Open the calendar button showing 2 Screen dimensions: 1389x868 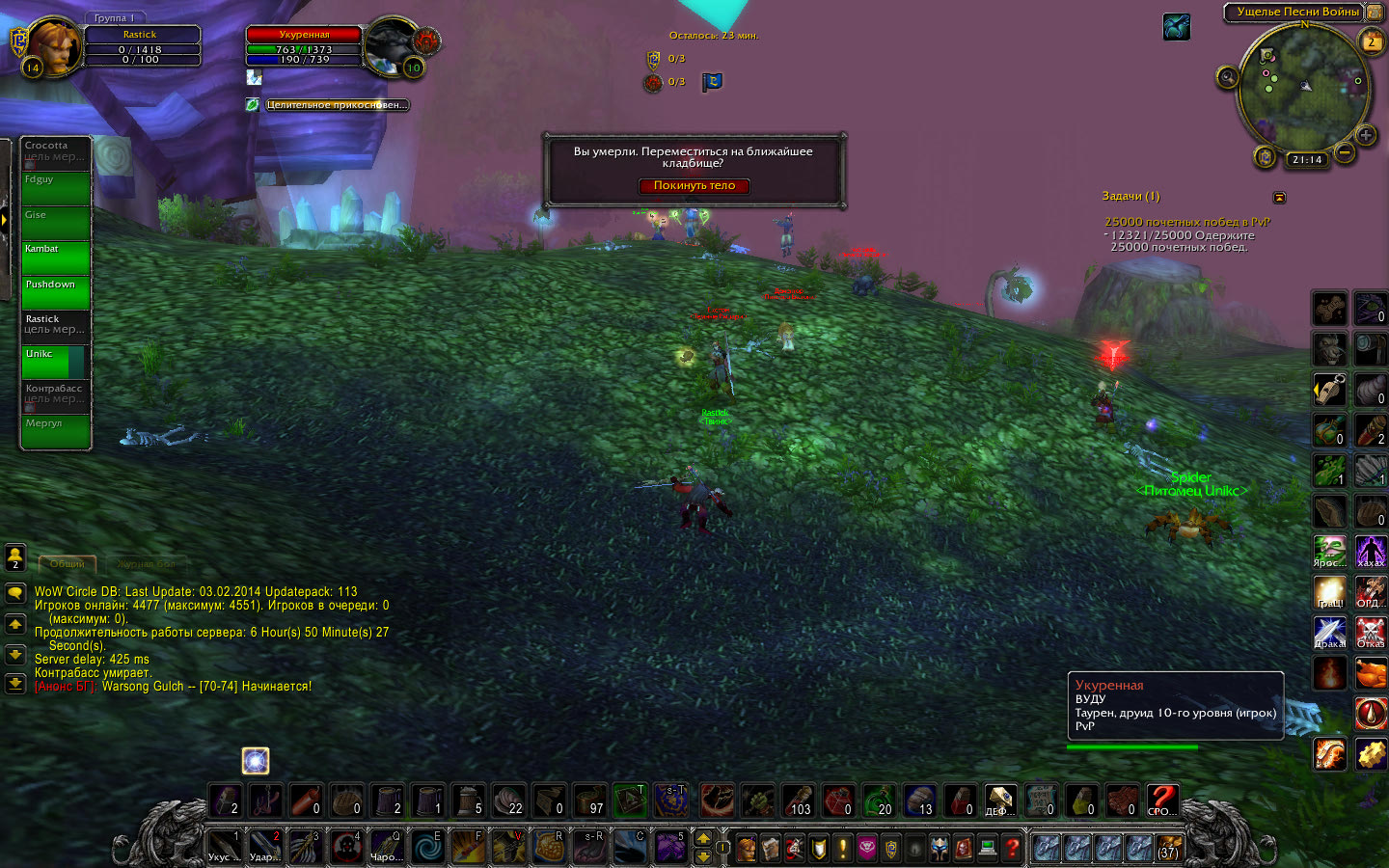(1371, 41)
